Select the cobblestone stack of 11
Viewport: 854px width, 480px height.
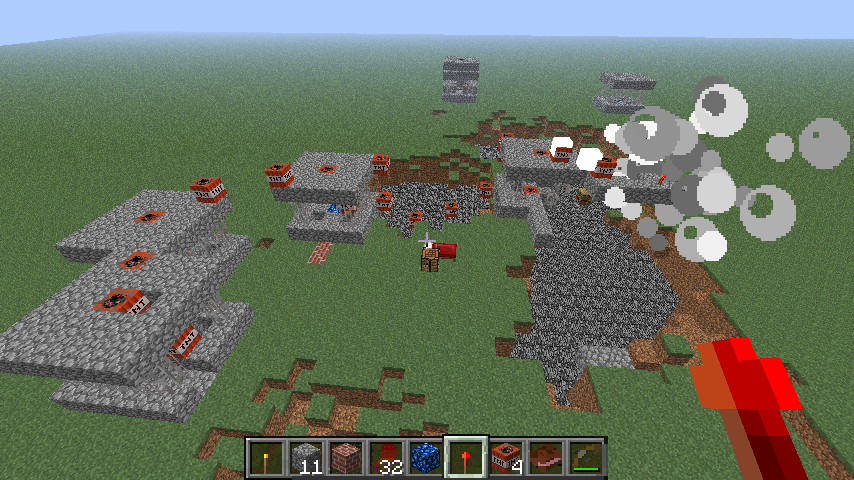pyautogui.click(x=306, y=458)
